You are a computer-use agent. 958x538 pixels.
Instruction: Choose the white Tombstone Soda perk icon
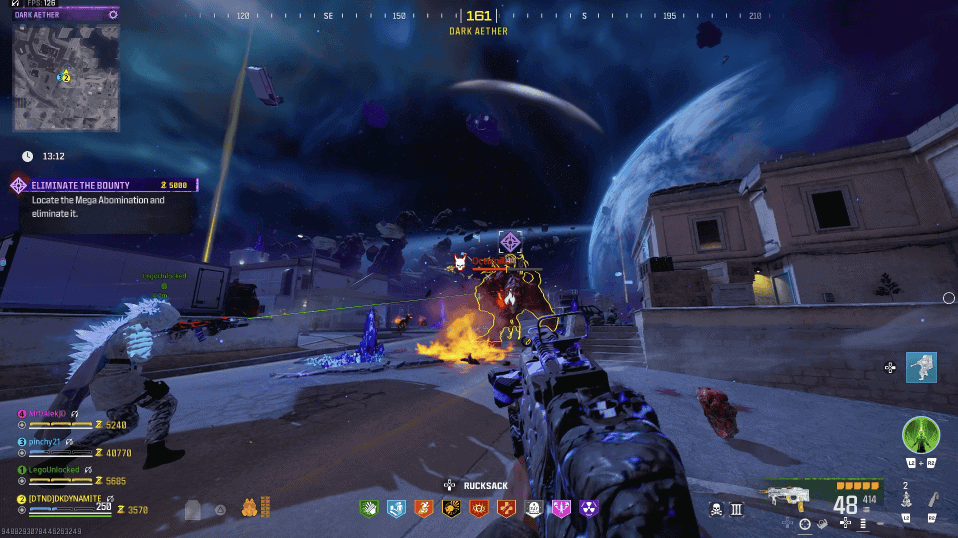pyautogui.click(x=533, y=509)
